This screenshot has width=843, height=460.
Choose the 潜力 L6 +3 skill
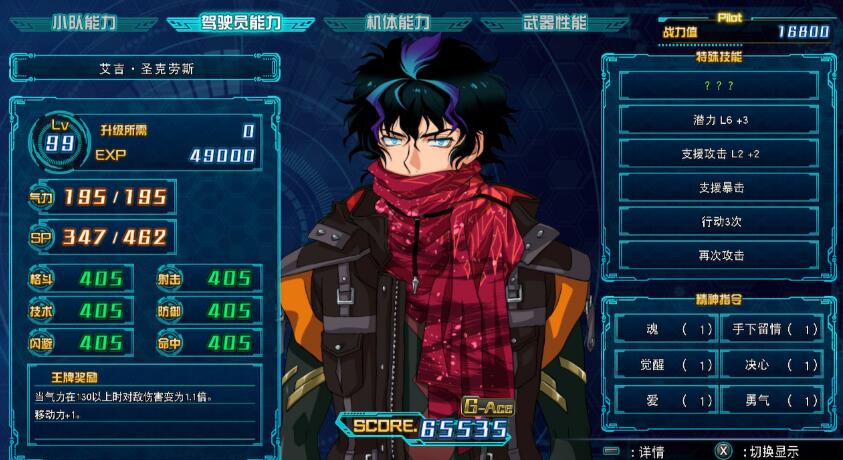[719, 119]
